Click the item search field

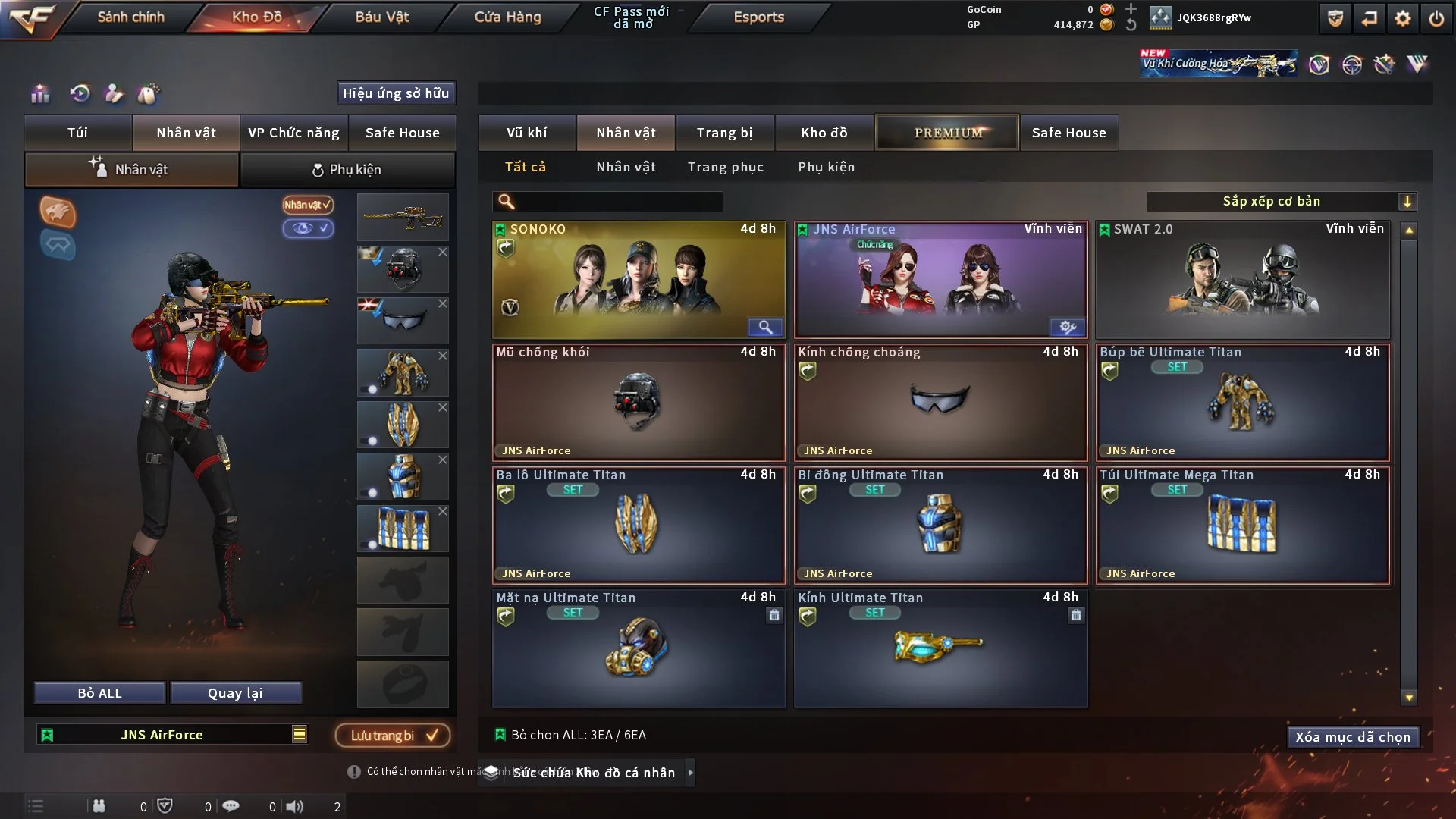618,202
